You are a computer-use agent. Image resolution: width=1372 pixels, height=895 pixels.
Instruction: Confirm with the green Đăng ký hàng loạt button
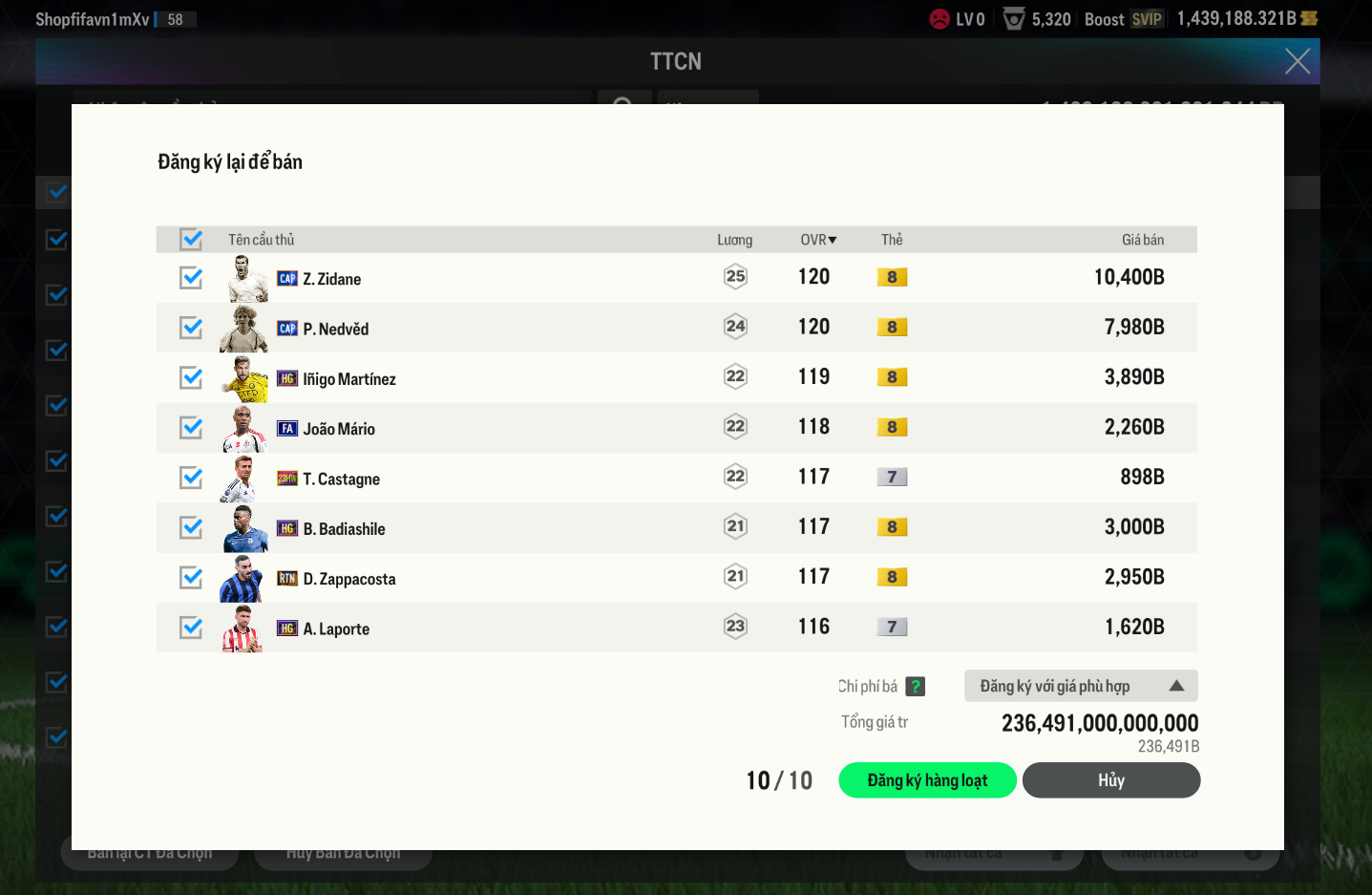(x=927, y=780)
